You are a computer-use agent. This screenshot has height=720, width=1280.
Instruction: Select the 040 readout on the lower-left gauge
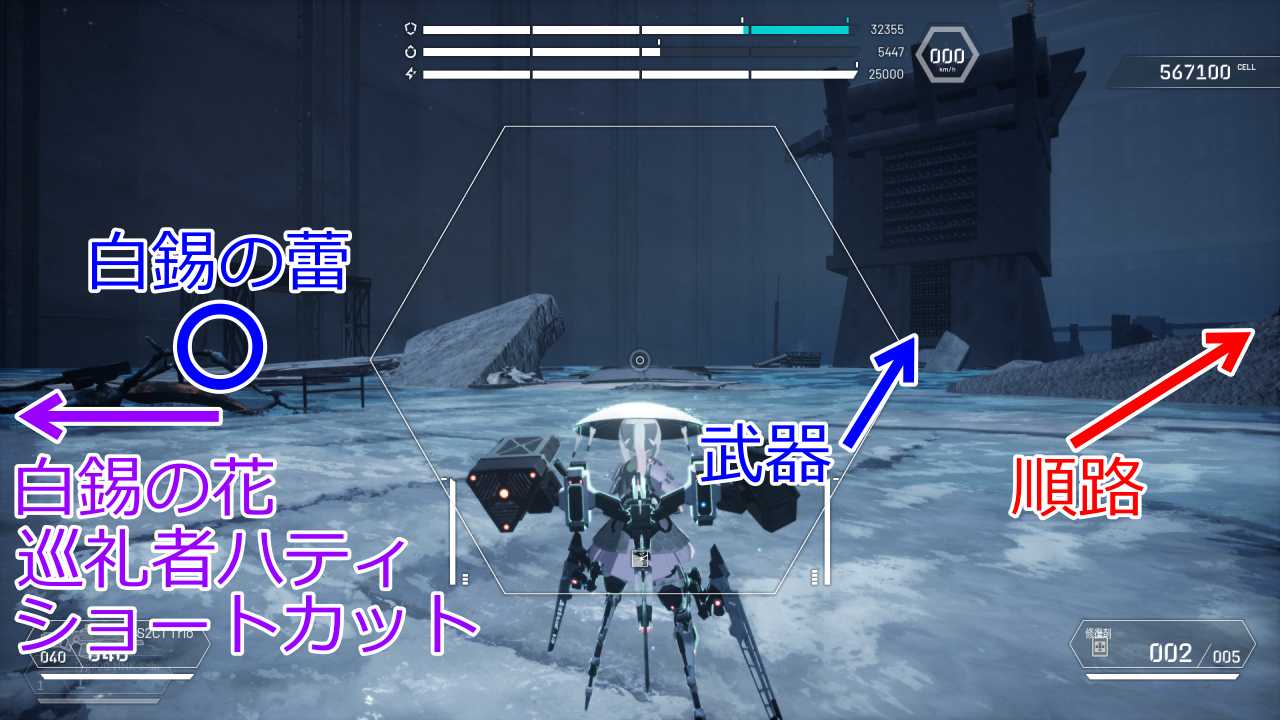coord(52,656)
